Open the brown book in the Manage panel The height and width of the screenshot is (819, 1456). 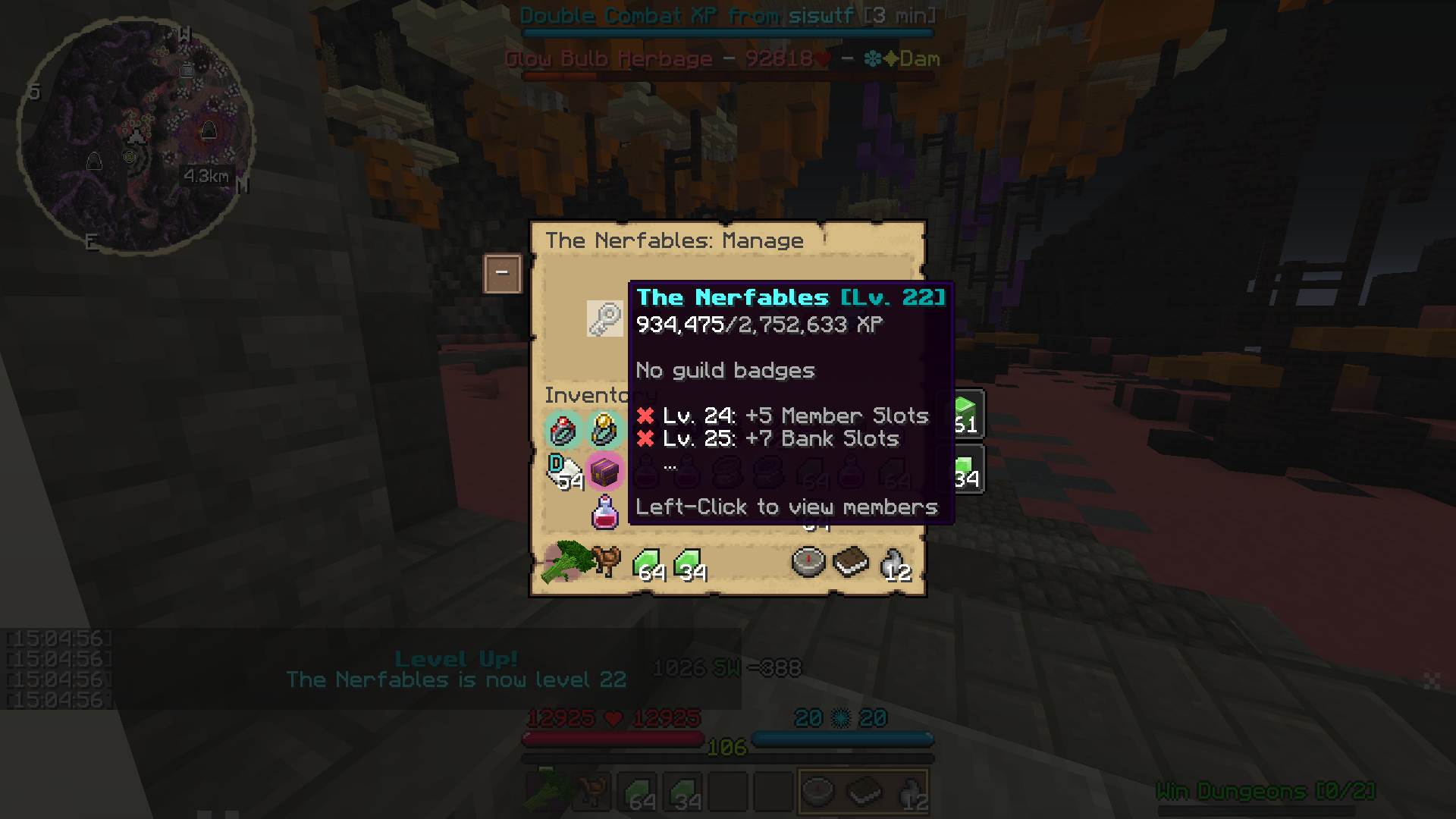coord(850,562)
